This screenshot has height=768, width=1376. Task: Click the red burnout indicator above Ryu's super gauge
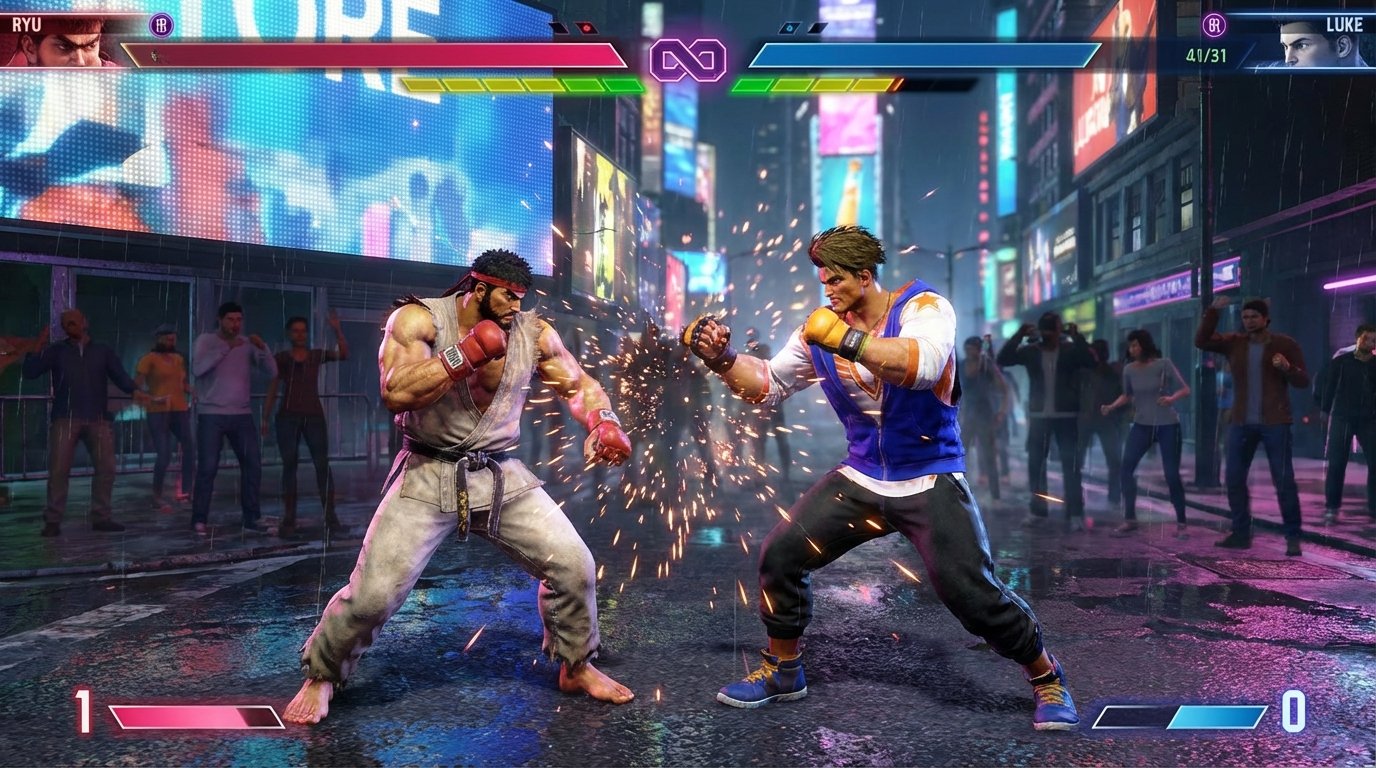tap(586, 27)
